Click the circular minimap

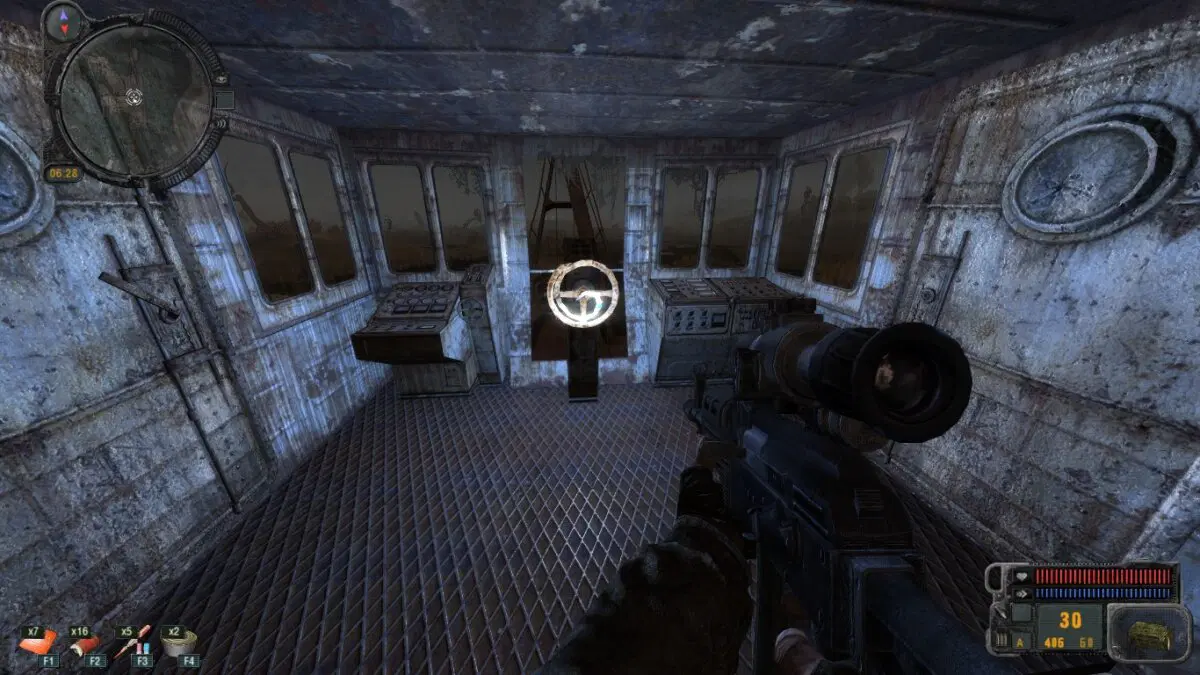click(134, 96)
